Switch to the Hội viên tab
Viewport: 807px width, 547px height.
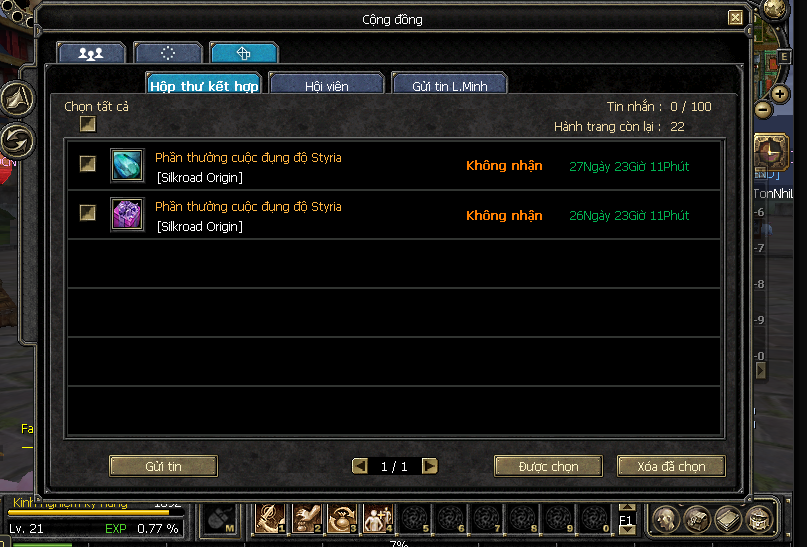pos(327,86)
